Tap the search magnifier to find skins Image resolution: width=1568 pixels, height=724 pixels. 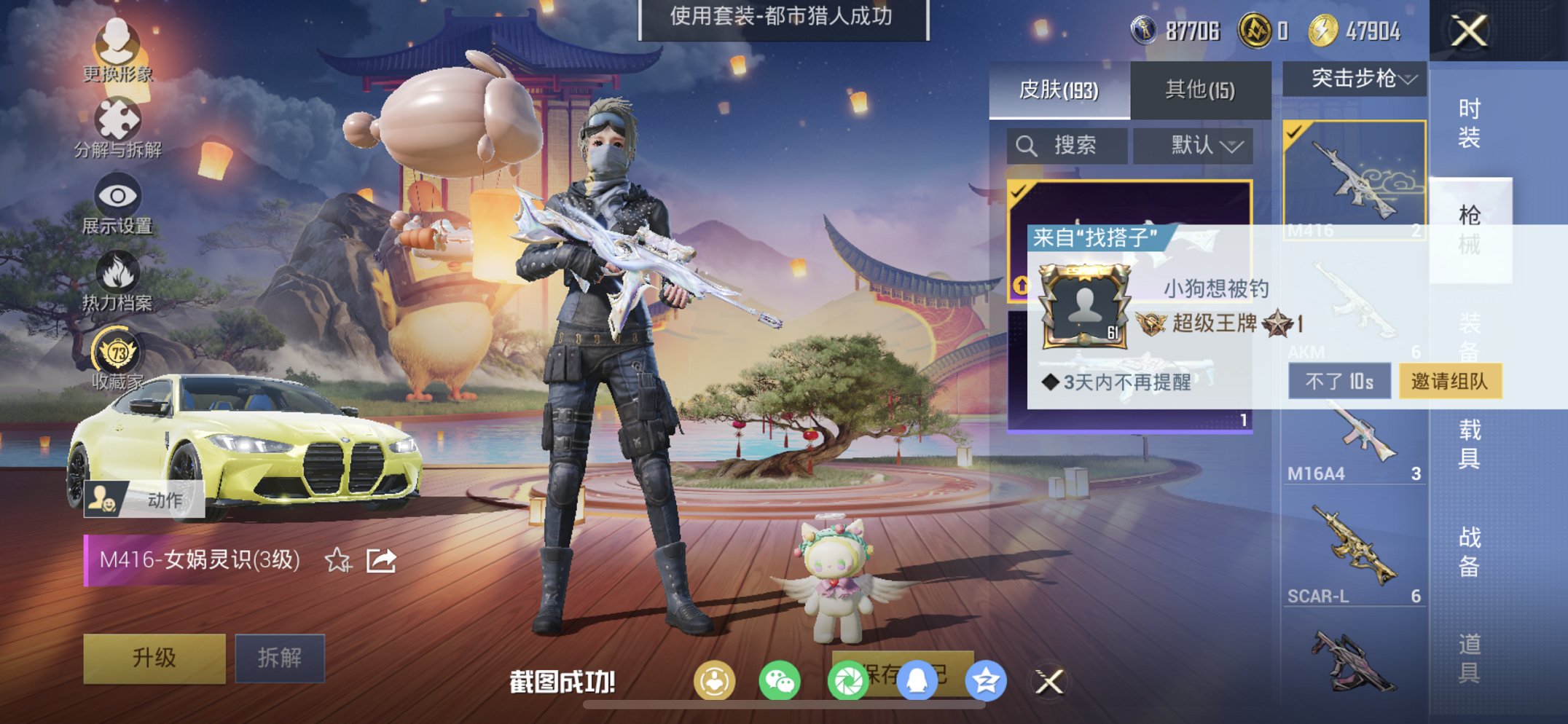click(1029, 144)
